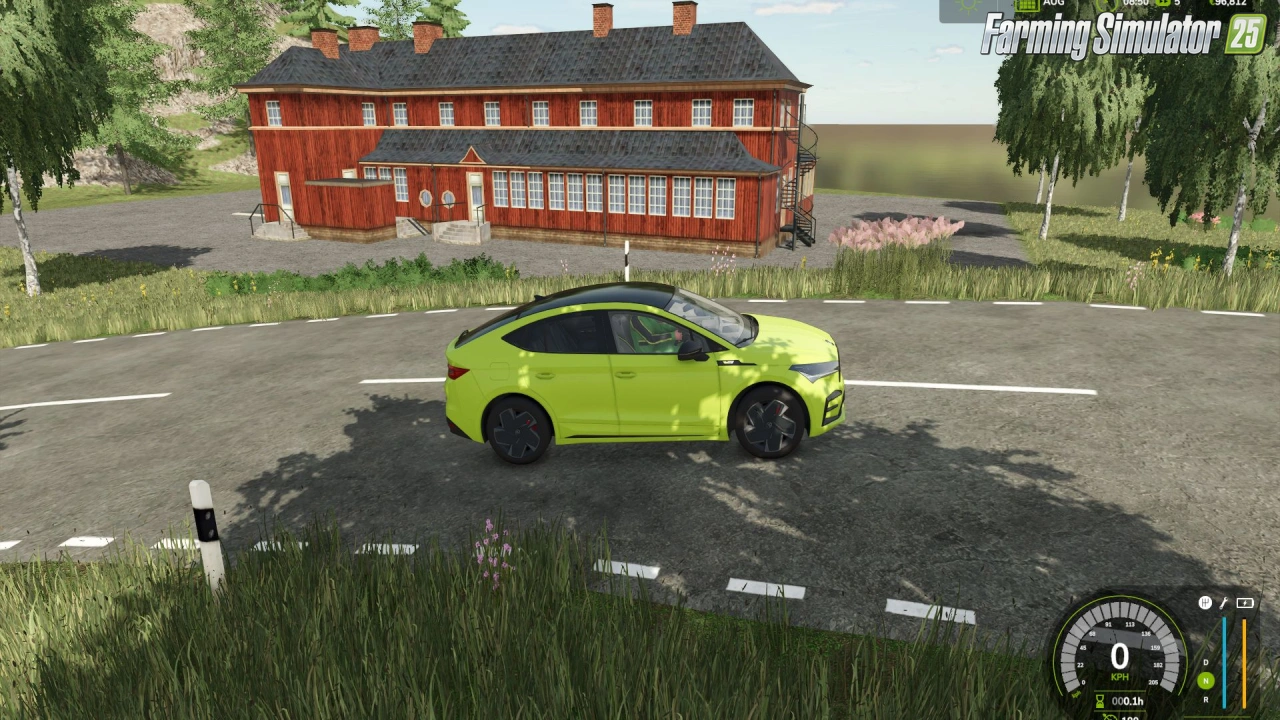Switch gear selector to D
The width and height of the screenshot is (1280, 720).
1206,662
